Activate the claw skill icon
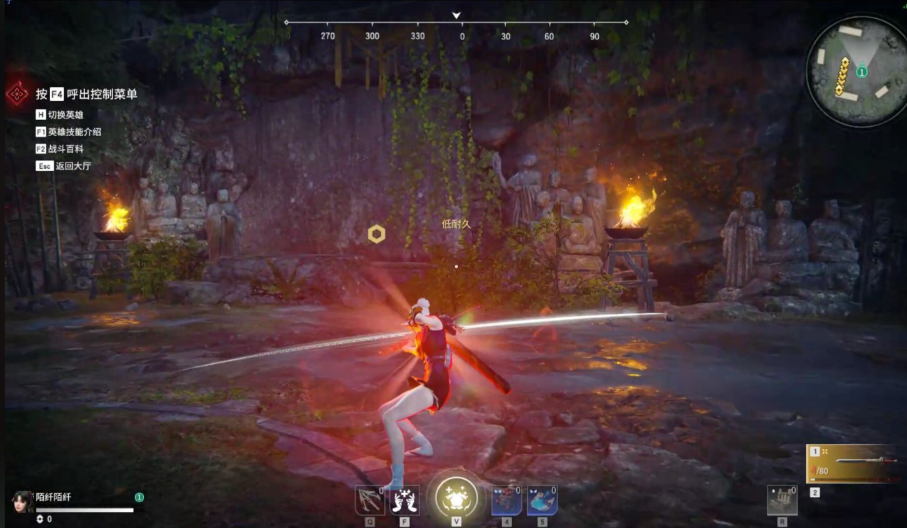Viewport: 907px width, 528px height. click(369, 500)
